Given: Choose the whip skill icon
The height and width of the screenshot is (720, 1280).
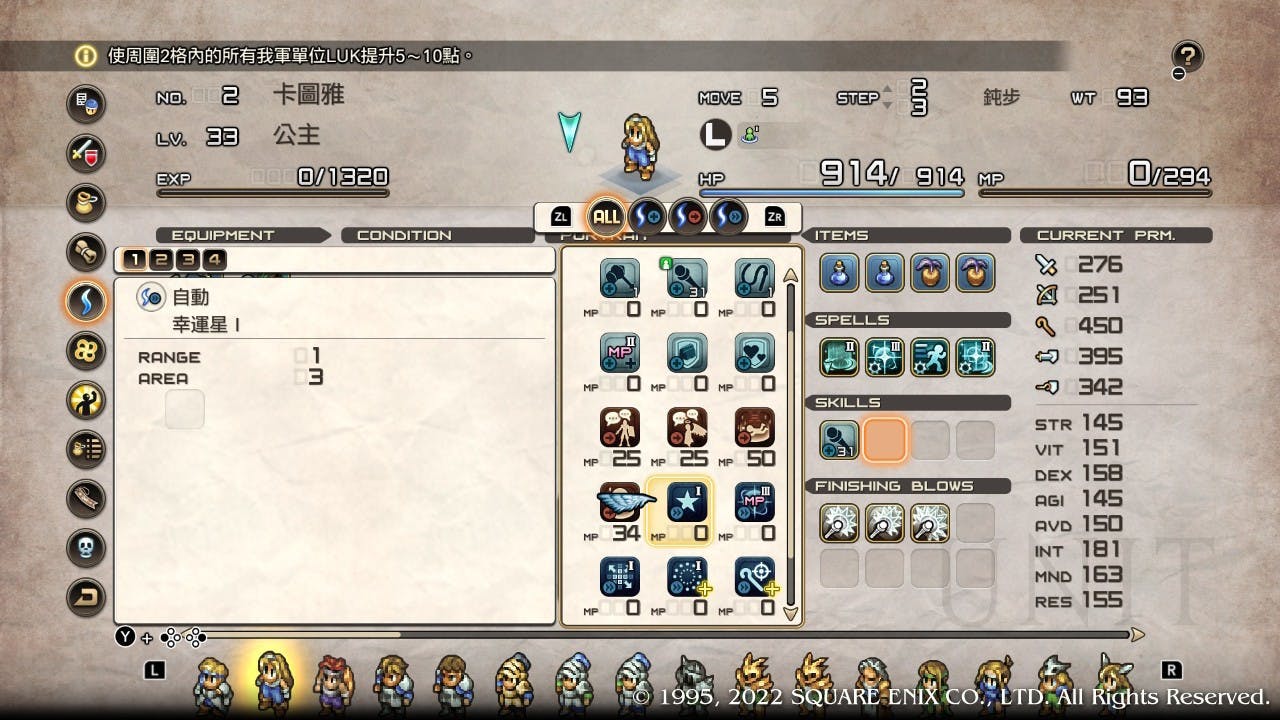Looking at the screenshot, I should coord(755,278).
